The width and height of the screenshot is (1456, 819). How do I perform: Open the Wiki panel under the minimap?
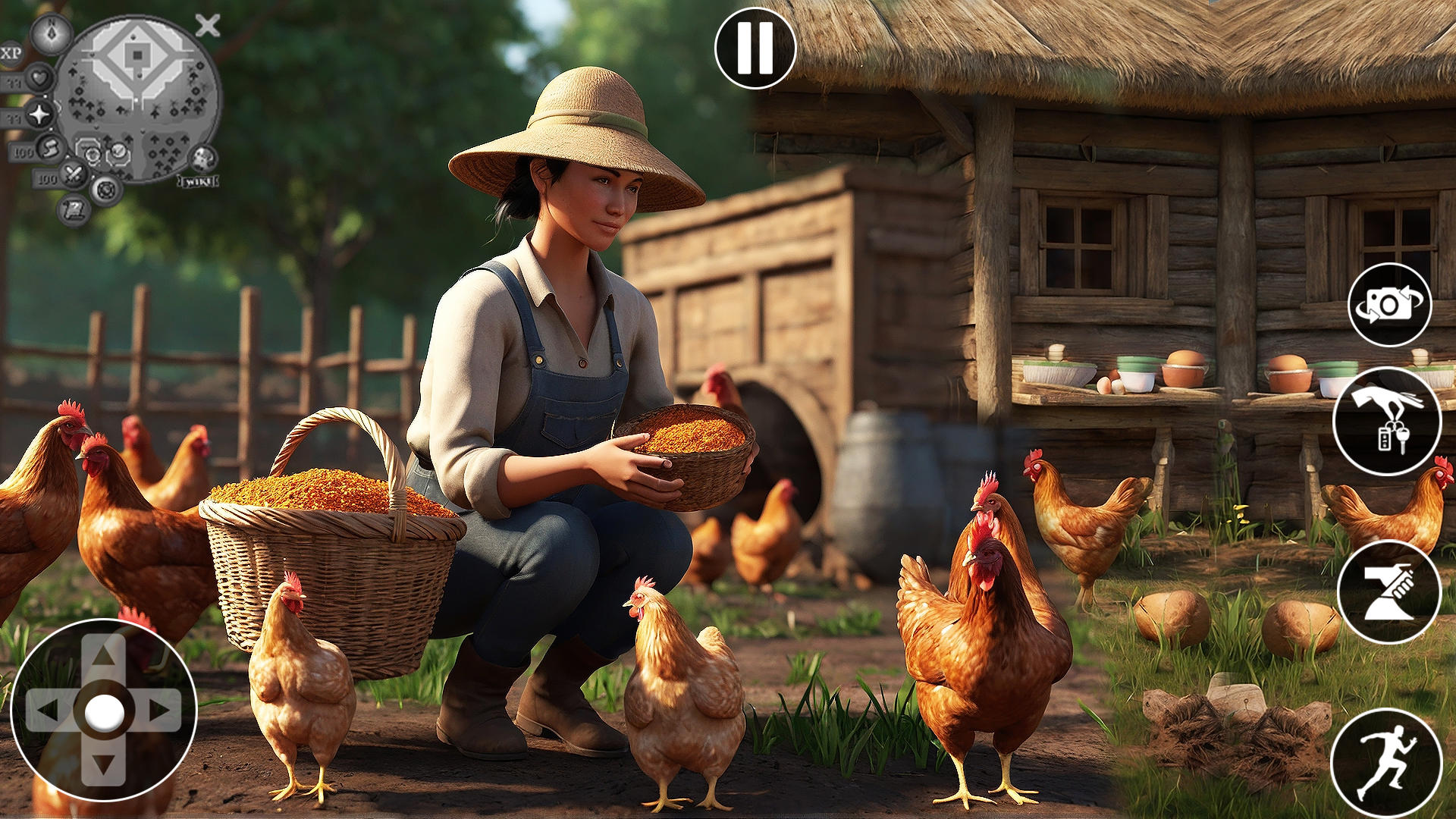(197, 181)
